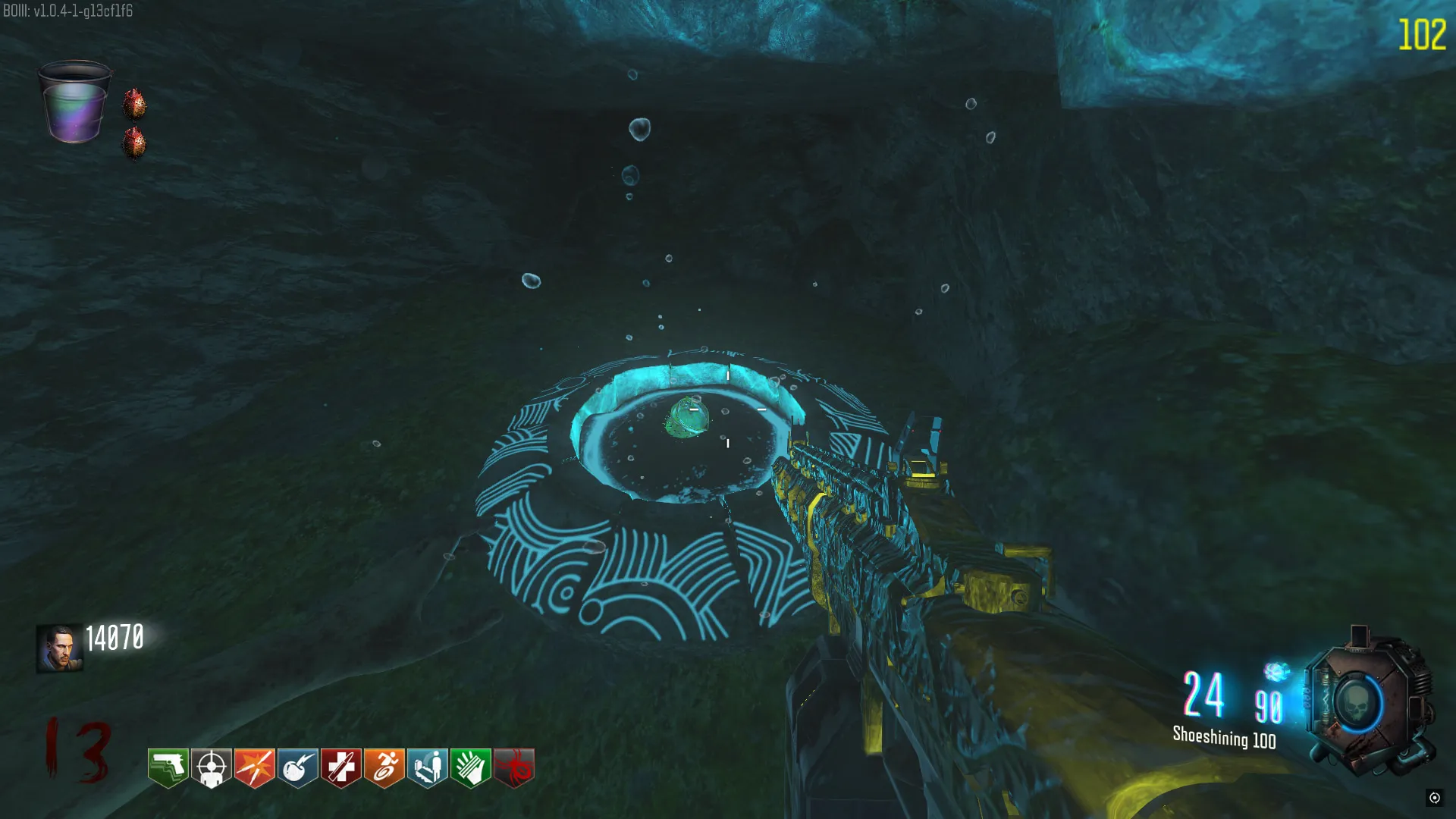Click the Stamin-Up running man perk icon

click(384, 767)
